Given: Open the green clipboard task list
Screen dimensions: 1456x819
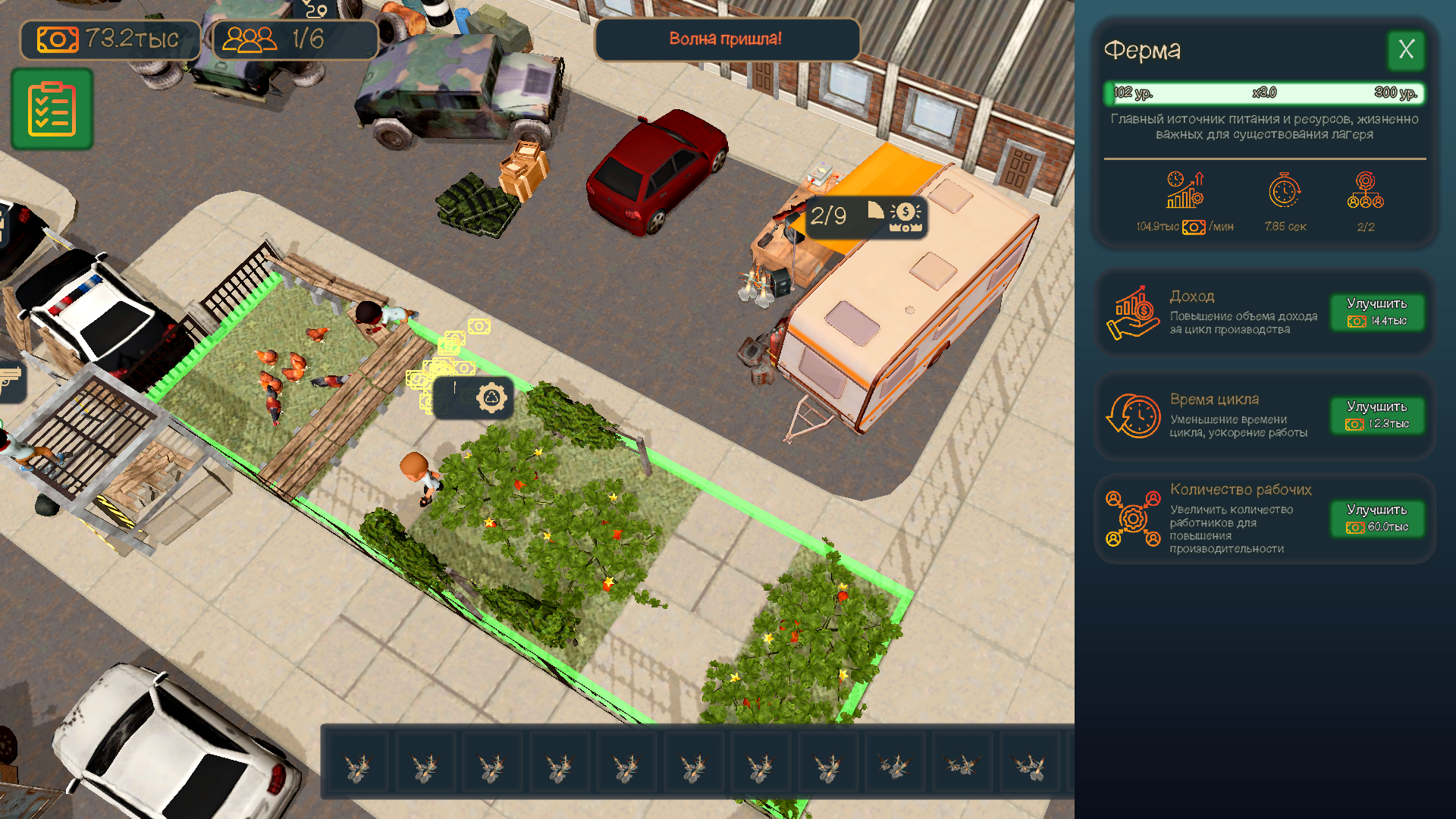Looking at the screenshot, I should point(51,108).
